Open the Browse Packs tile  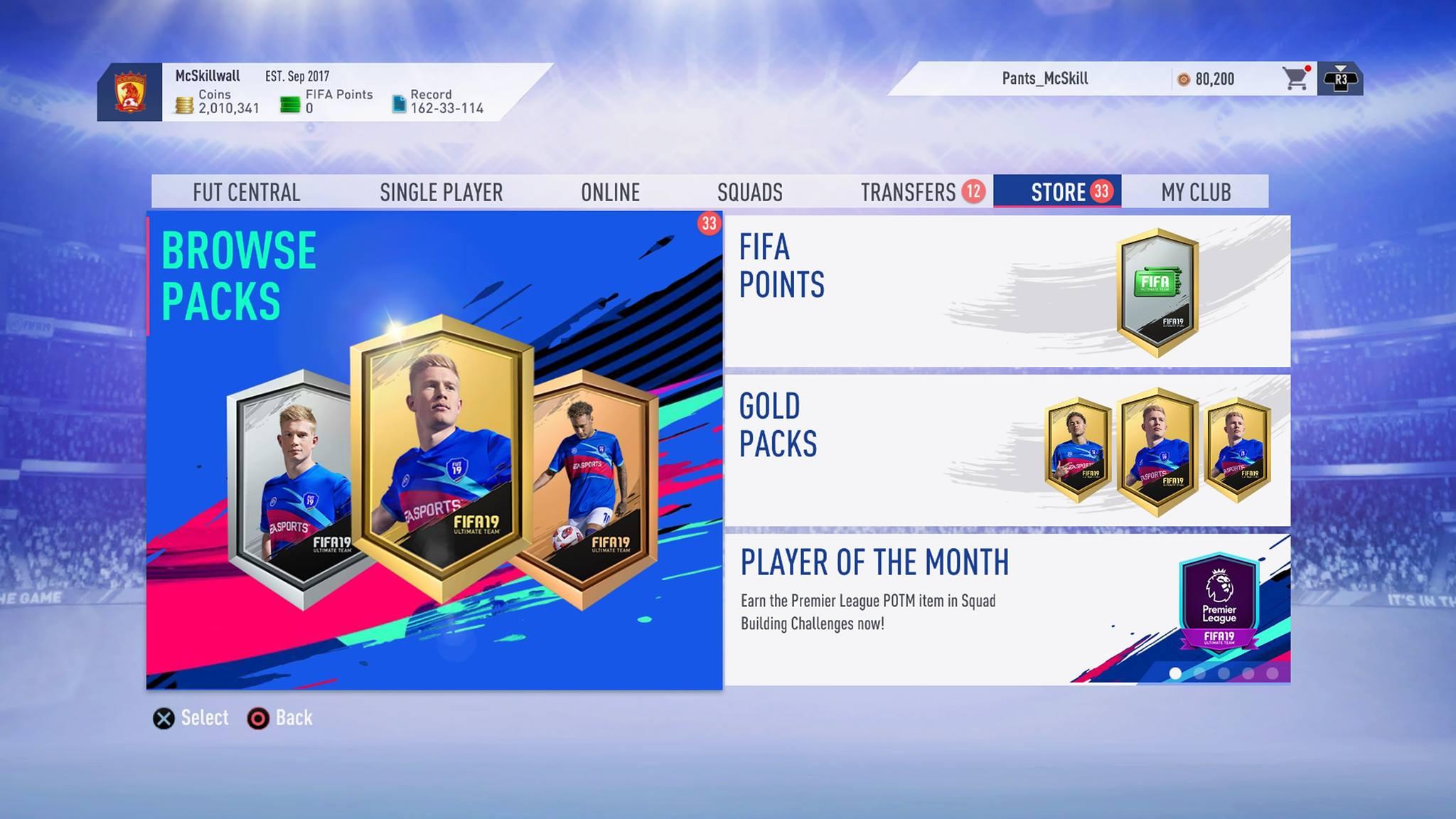point(434,450)
